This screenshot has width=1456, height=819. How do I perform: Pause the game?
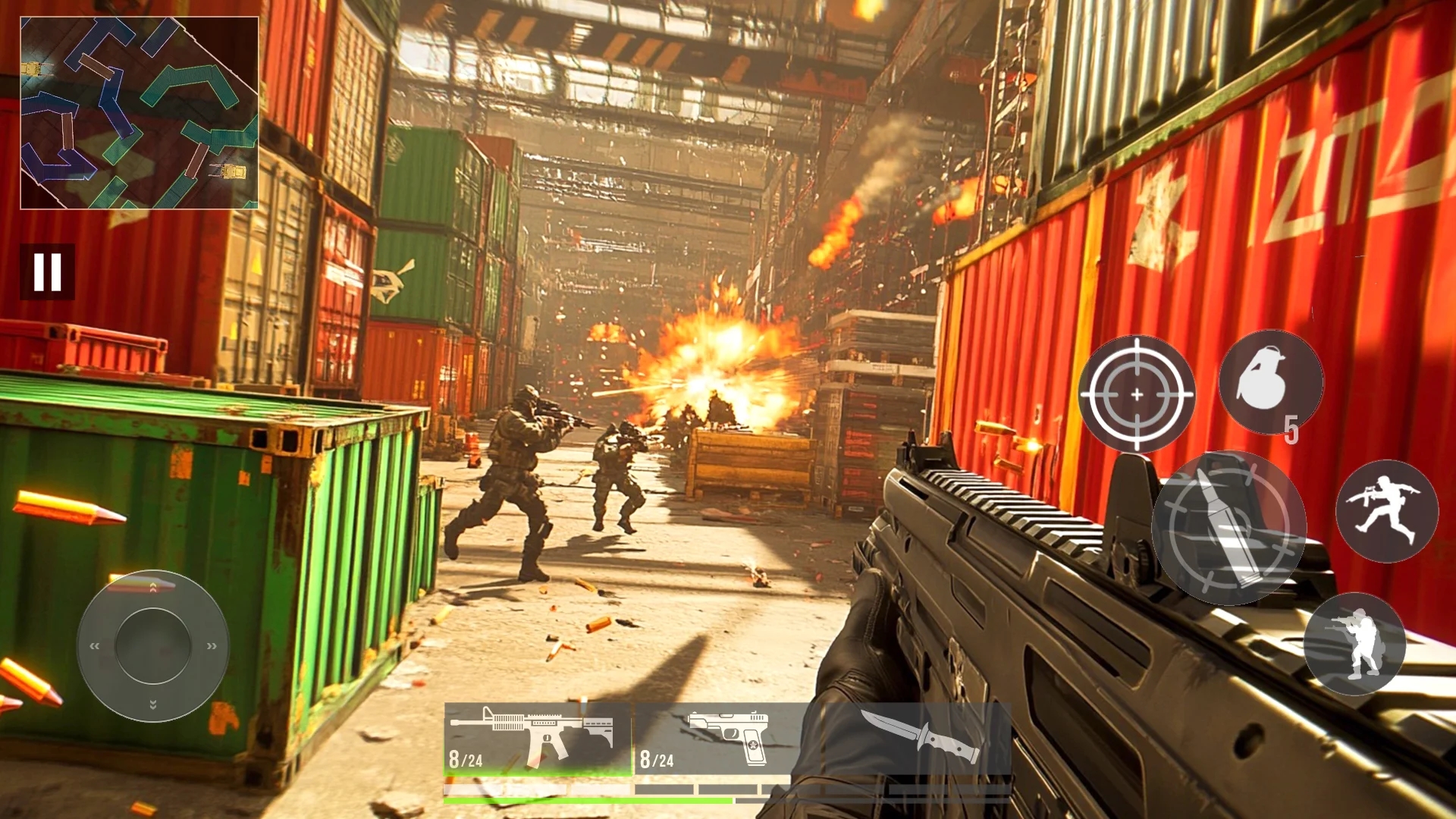tap(47, 271)
